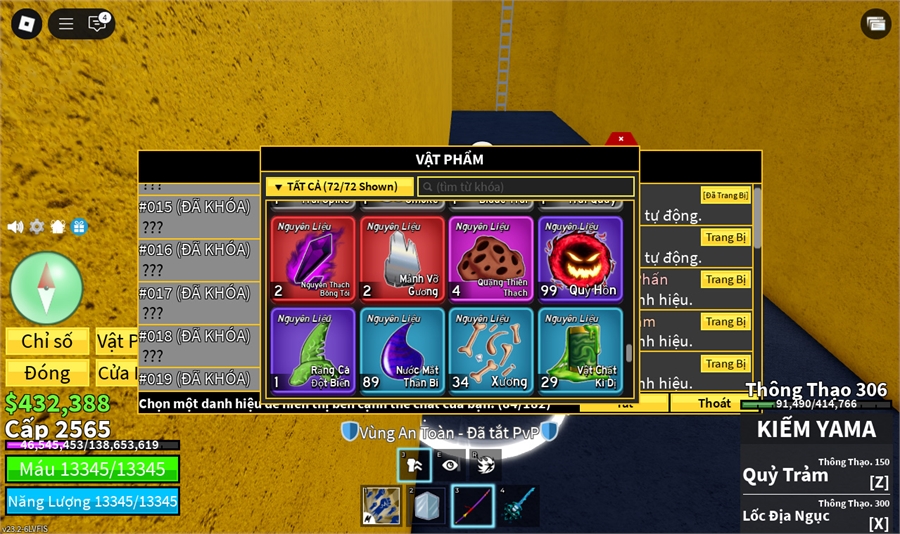Focus the item keyword search field
Screen dimensions: 900x534
coord(526,187)
